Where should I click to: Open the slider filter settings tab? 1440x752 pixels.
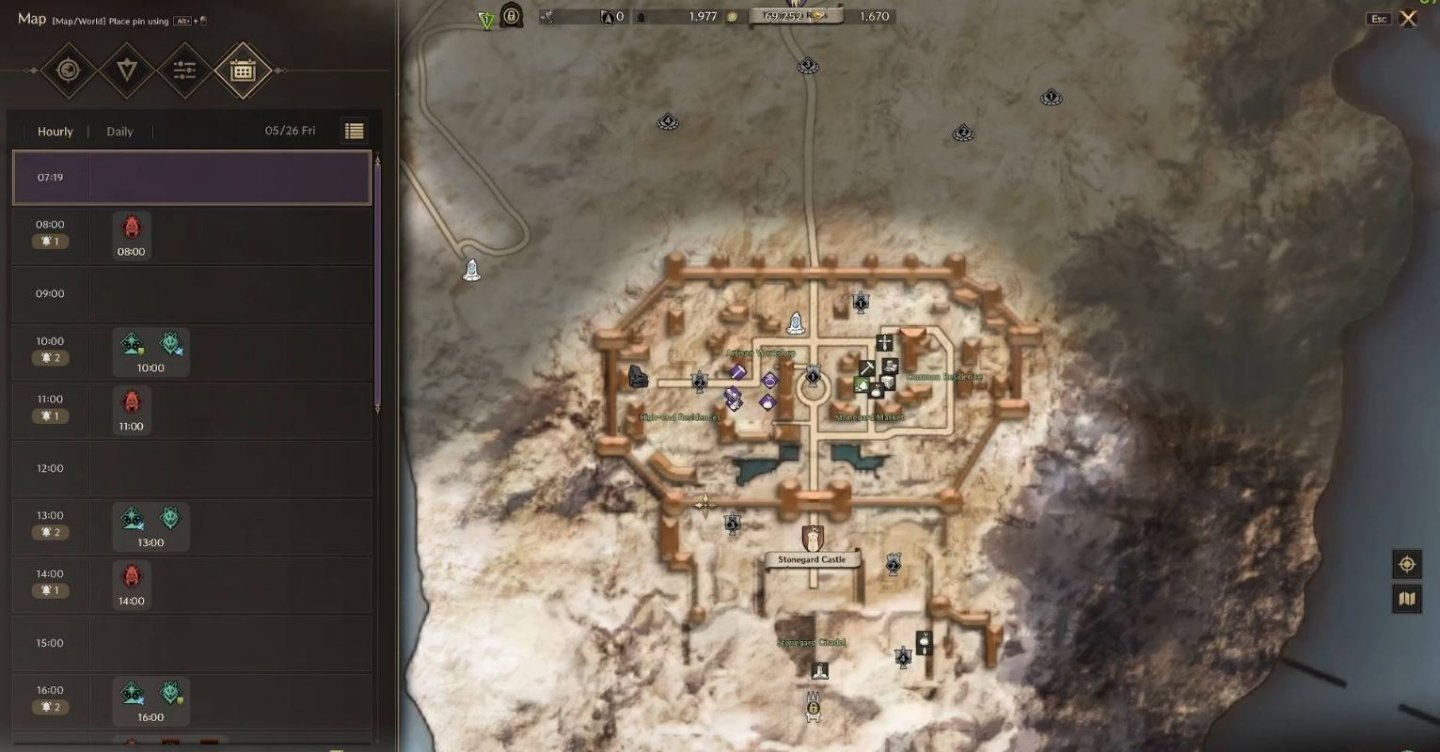click(x=184, y=71)
